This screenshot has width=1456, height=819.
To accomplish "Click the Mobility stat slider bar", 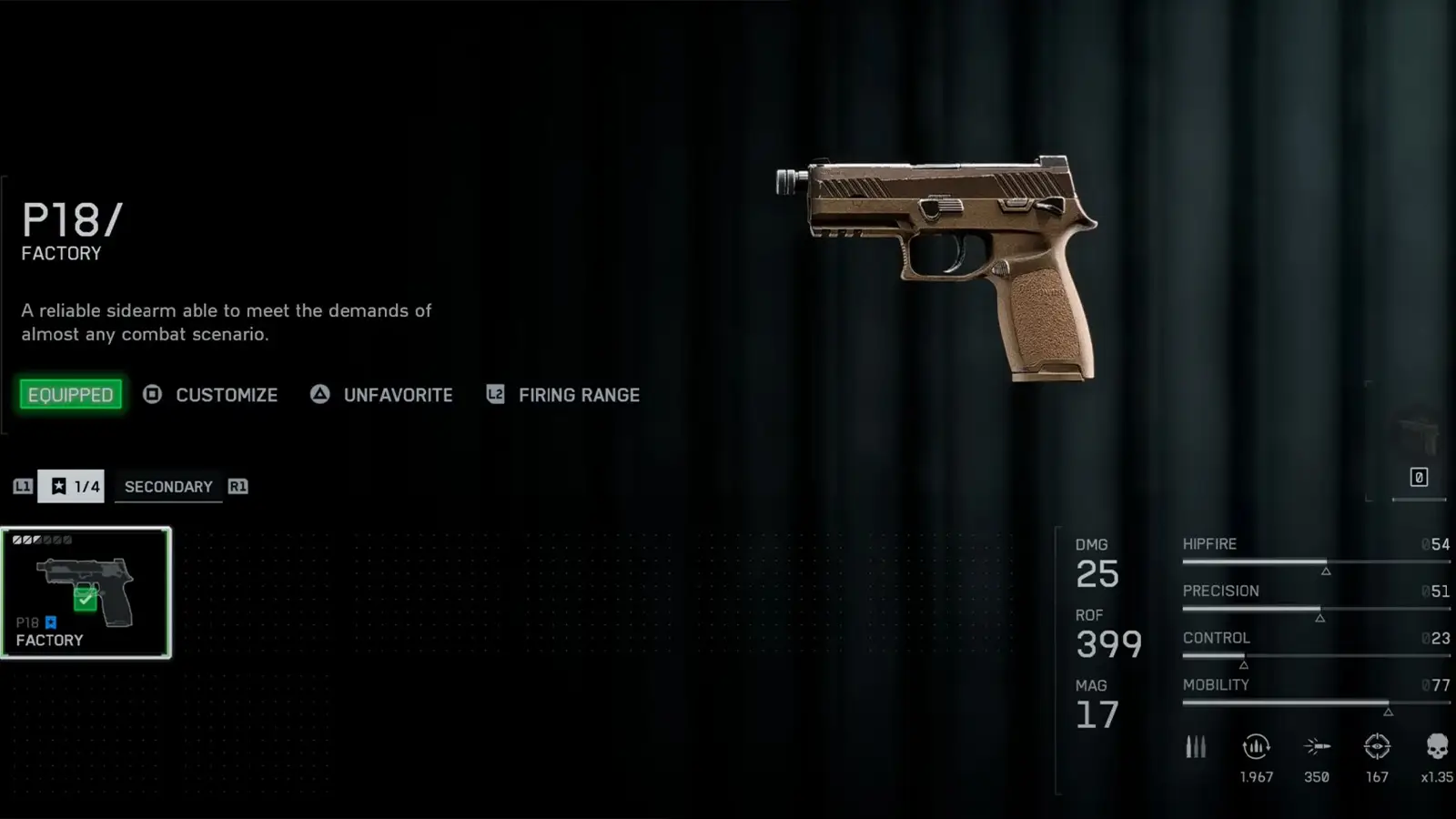I will pyautogui.click(x=1315, y=703).
